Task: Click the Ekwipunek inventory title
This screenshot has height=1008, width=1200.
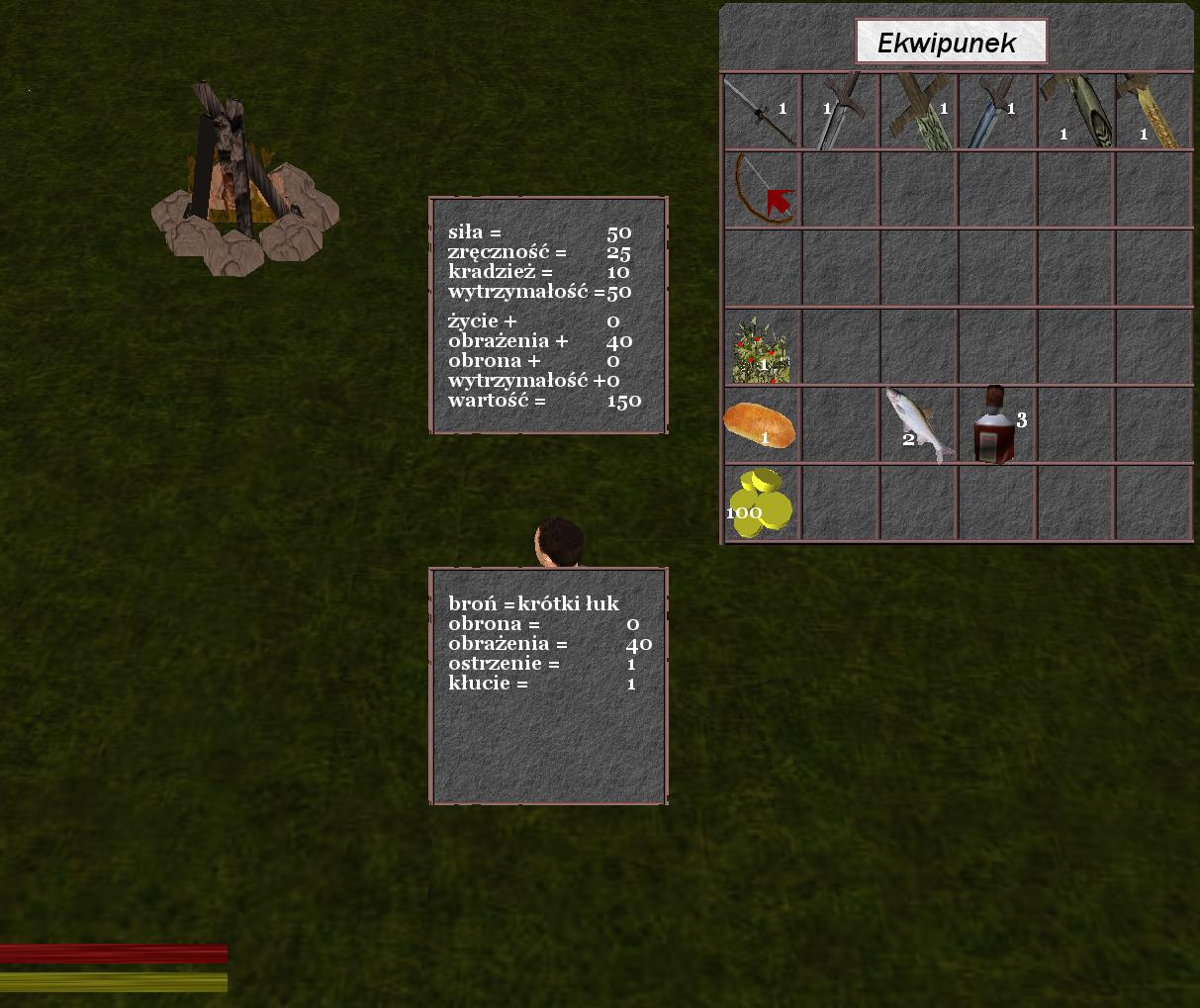Action: tap(950, 43)
